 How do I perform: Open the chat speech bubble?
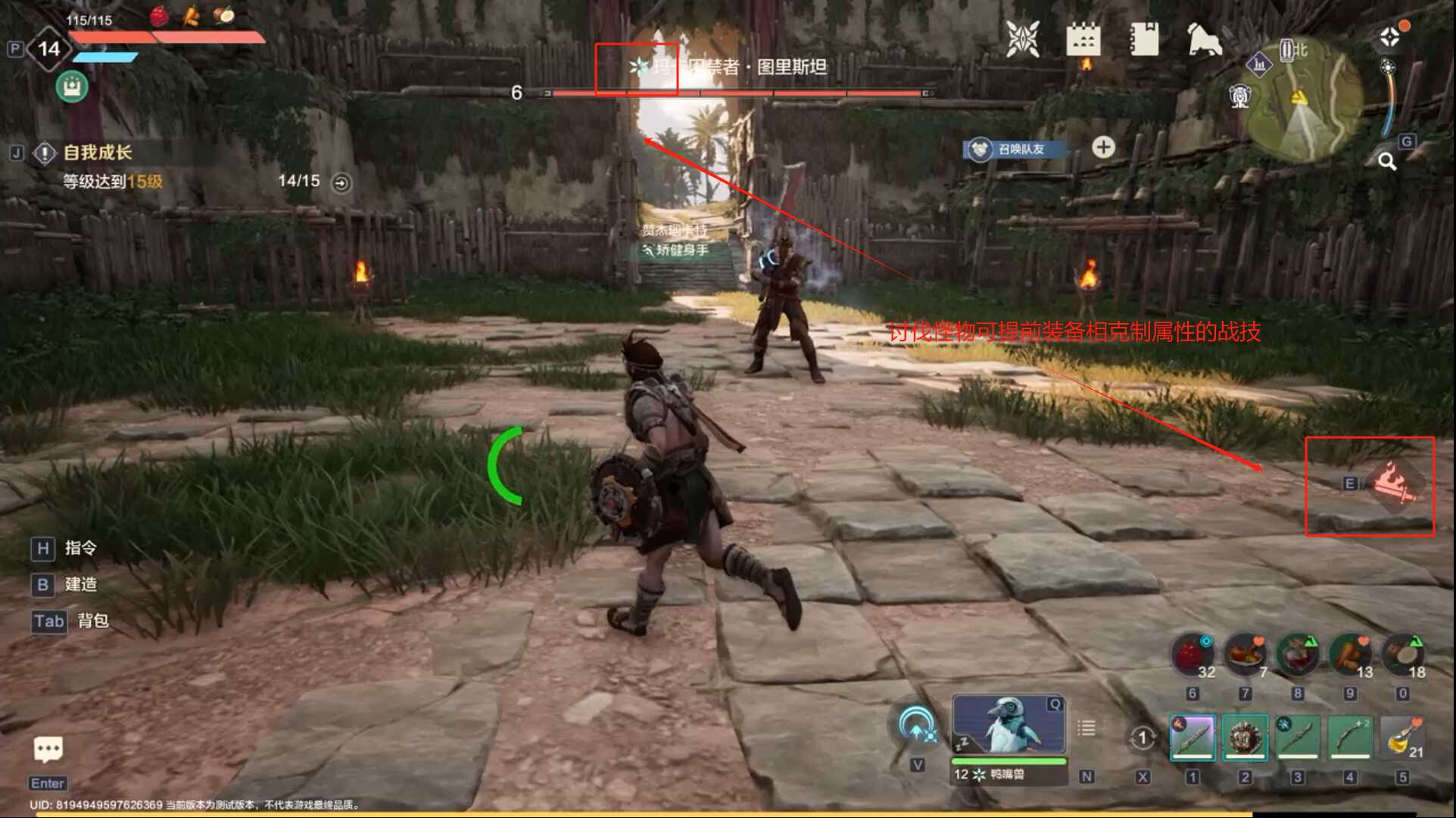[x=48, y=750]
